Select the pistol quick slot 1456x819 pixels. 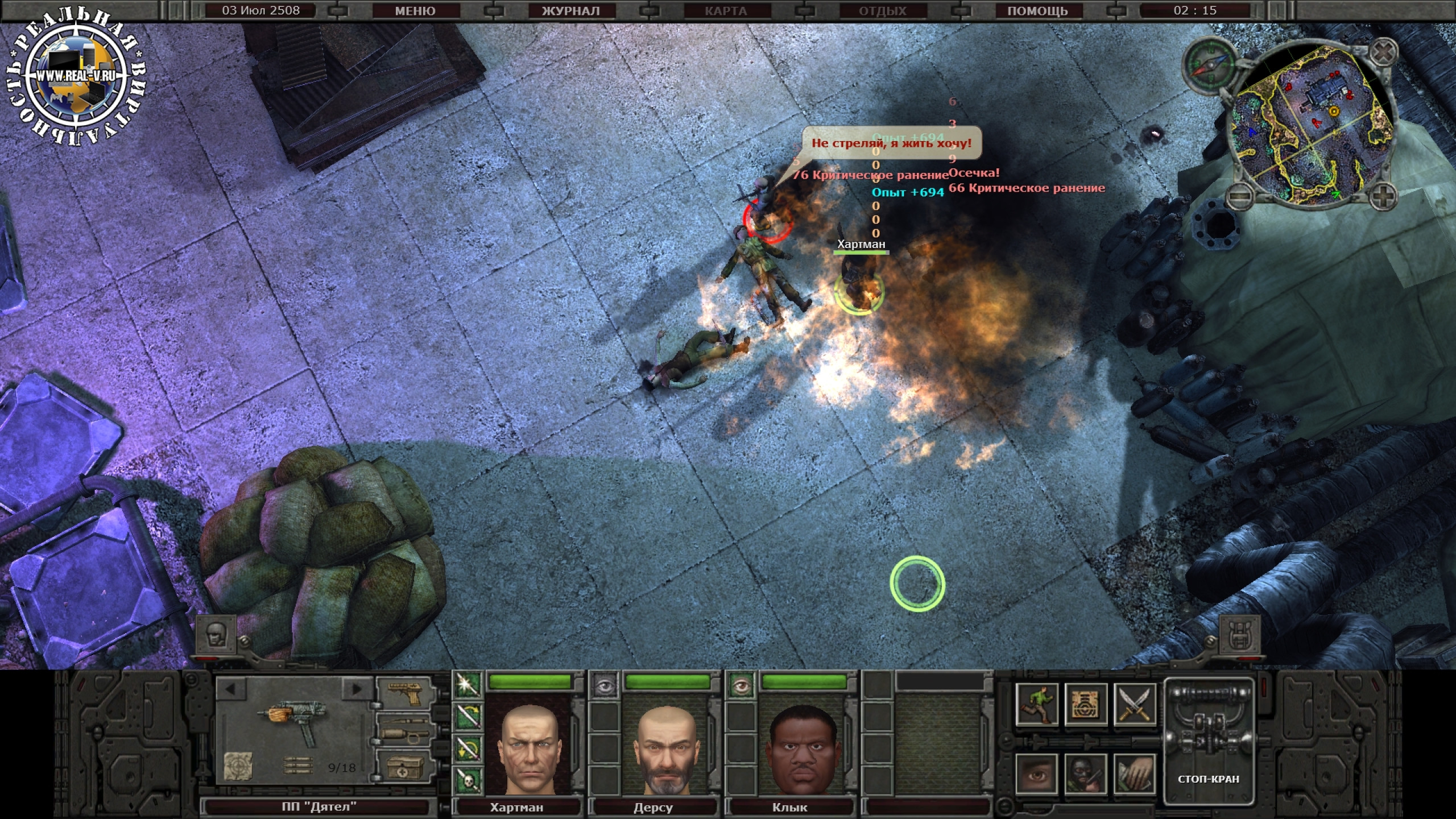[x=405, y=694]
